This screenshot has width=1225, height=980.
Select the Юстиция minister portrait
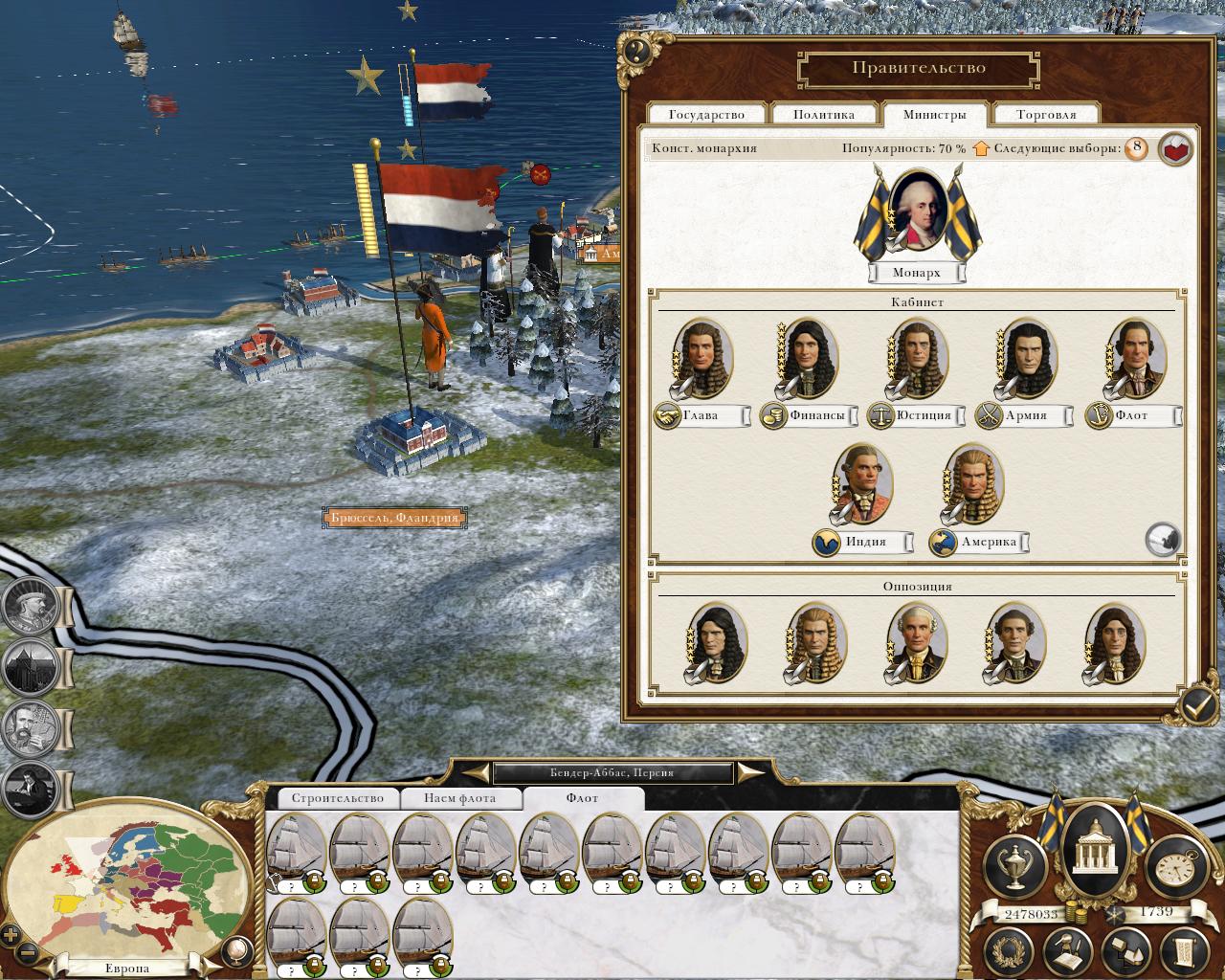coord(916,358)
